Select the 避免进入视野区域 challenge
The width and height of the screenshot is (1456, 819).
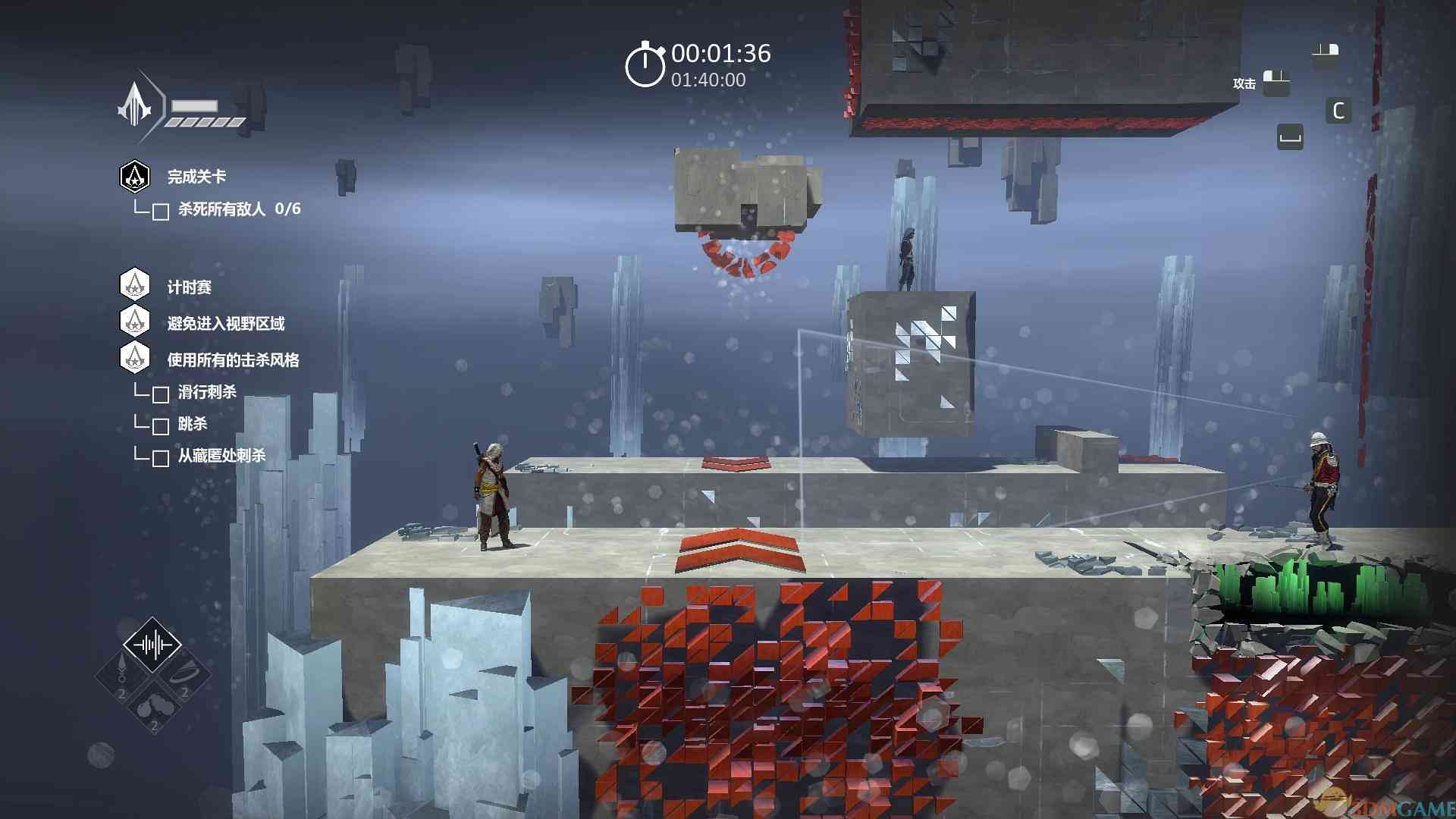[x=225, y=324]
